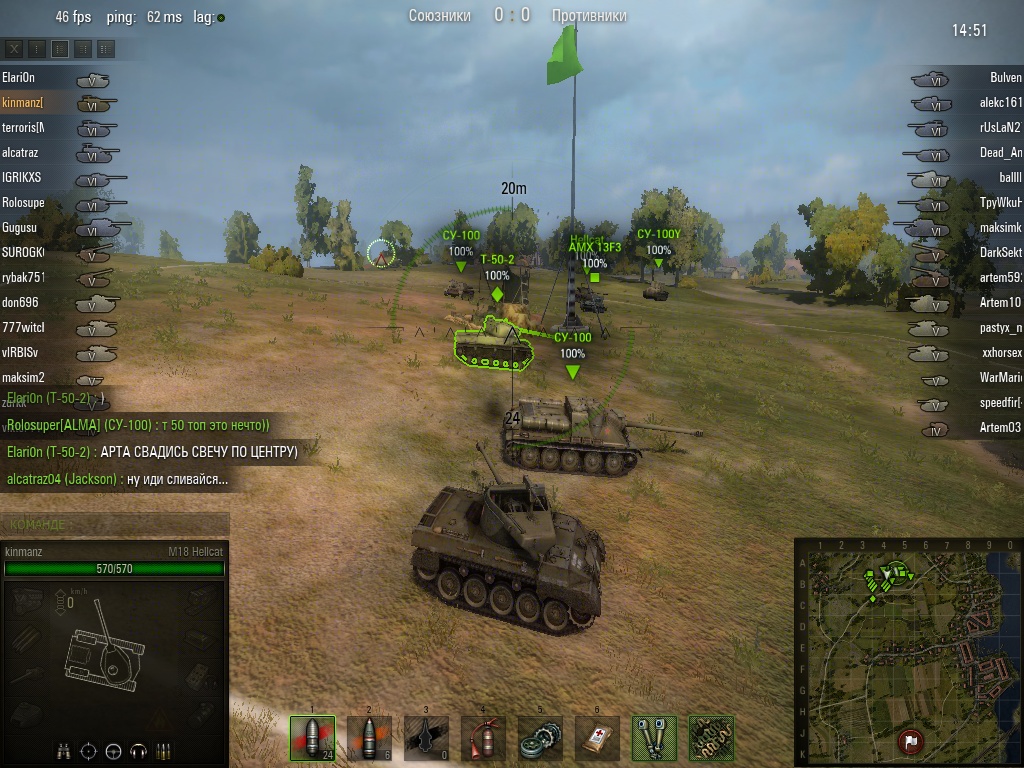Switch player list to the widest layout

105,48
